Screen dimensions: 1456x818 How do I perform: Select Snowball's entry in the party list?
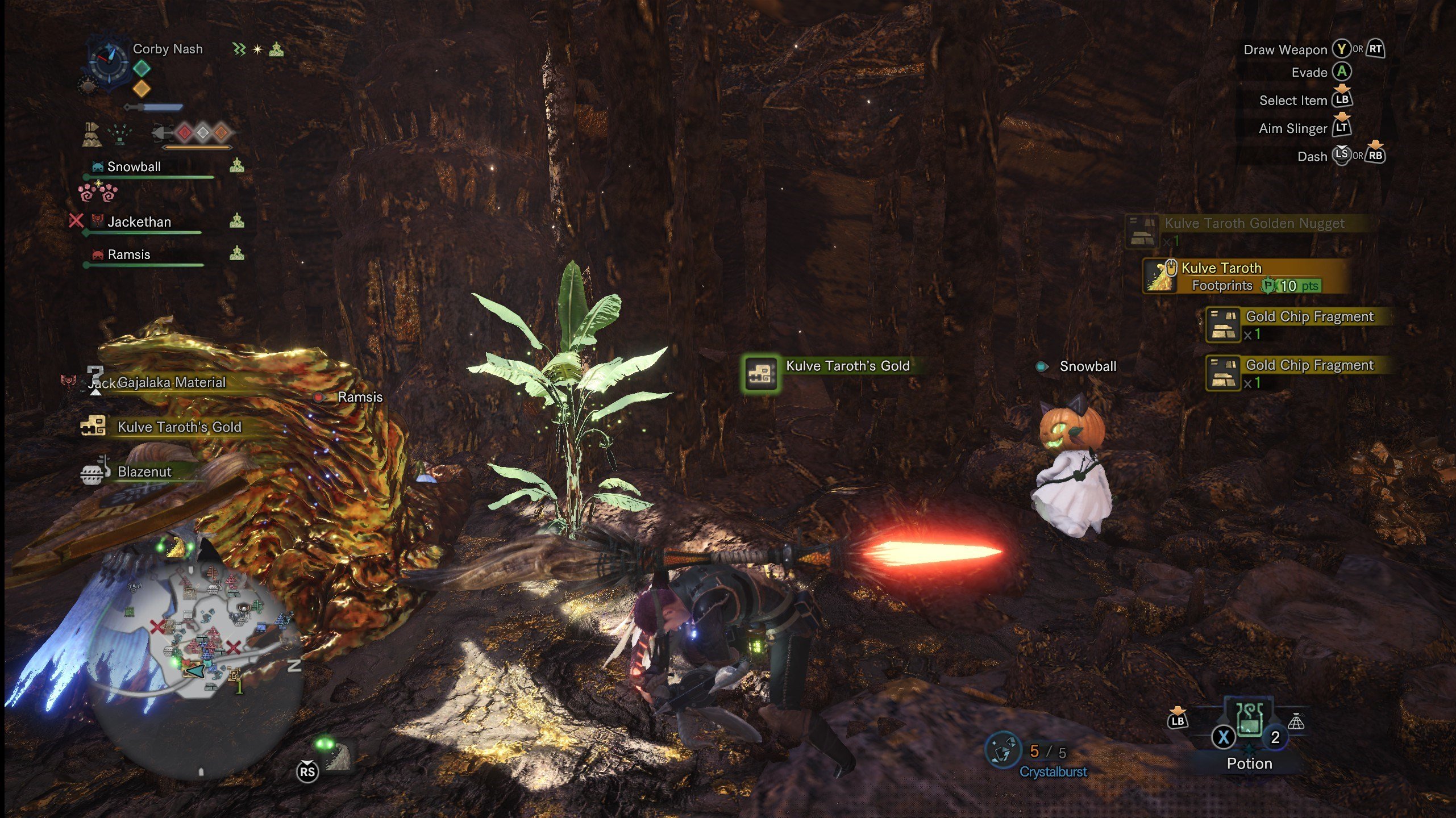[x=134, y=167]
